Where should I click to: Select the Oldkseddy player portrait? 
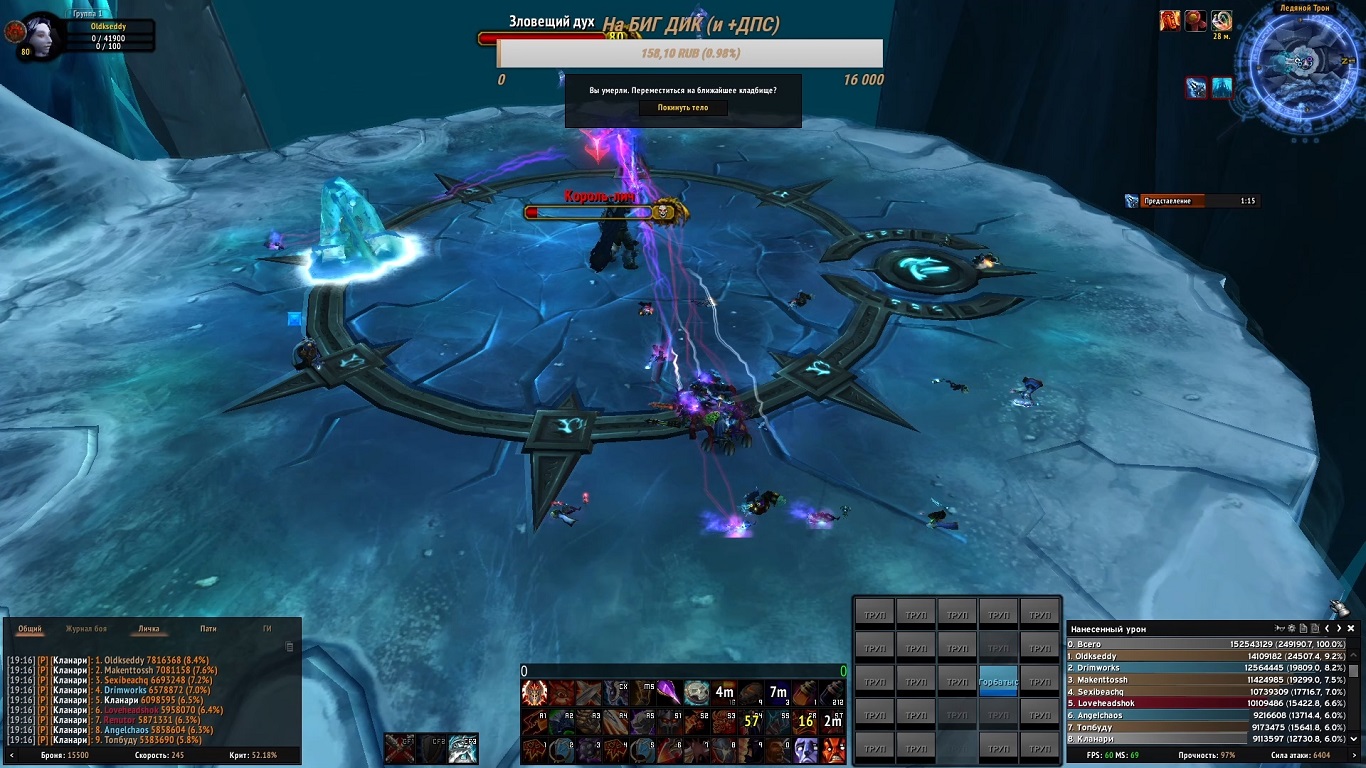pyautogui.click(x=41, y=36)
